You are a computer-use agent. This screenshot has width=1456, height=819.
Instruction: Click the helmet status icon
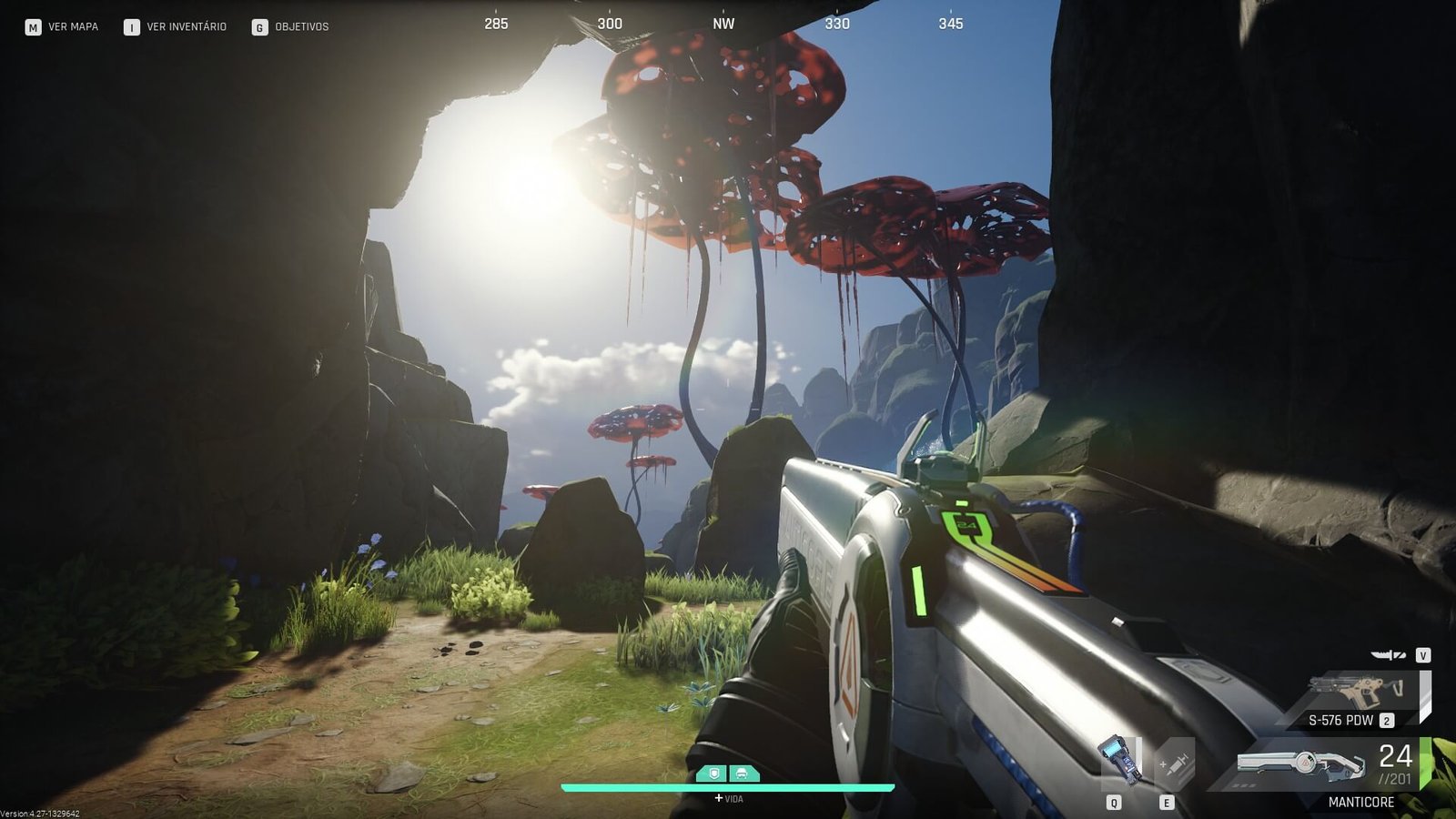(x=742, y=773)
